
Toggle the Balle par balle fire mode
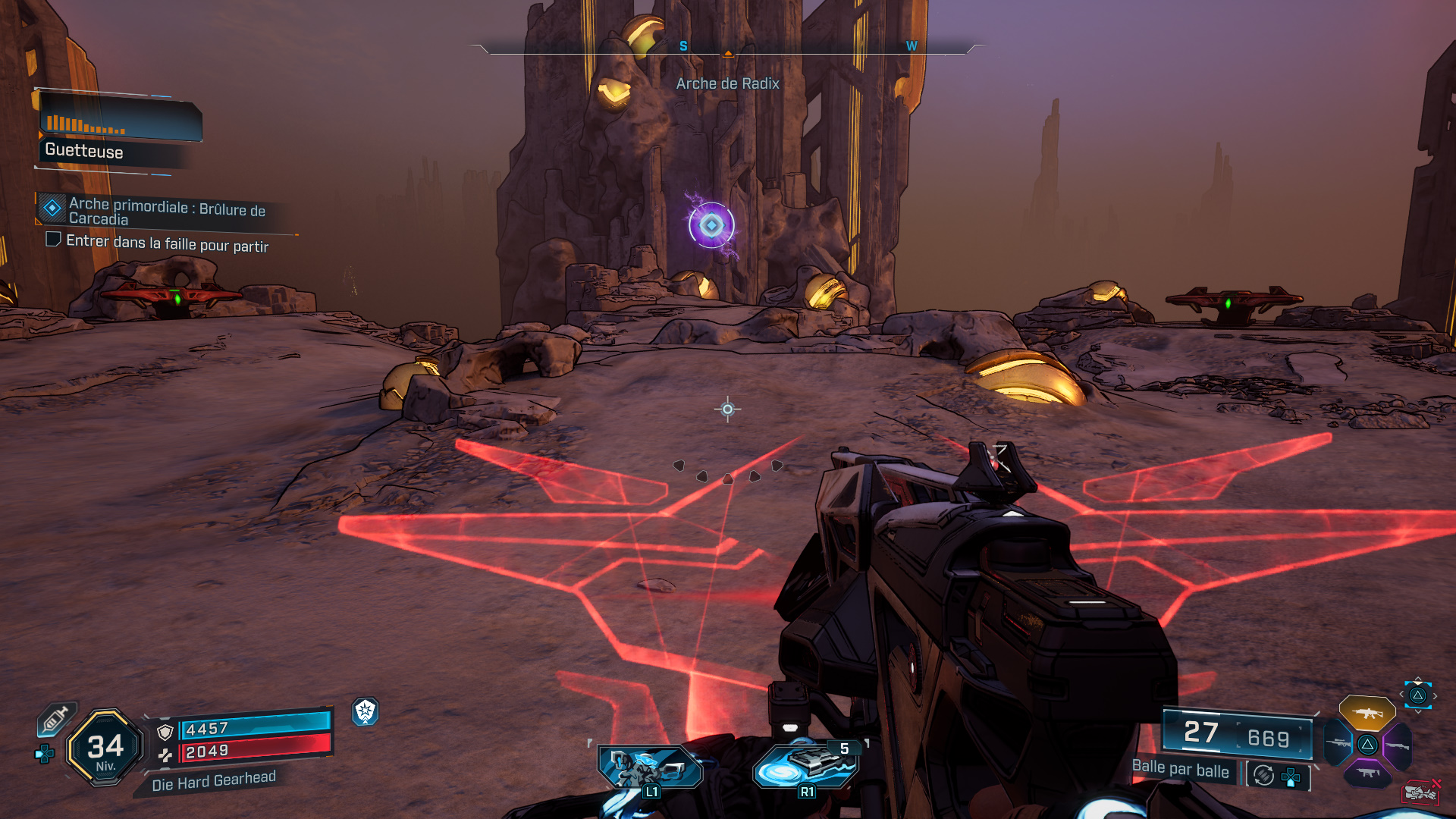1180,769
